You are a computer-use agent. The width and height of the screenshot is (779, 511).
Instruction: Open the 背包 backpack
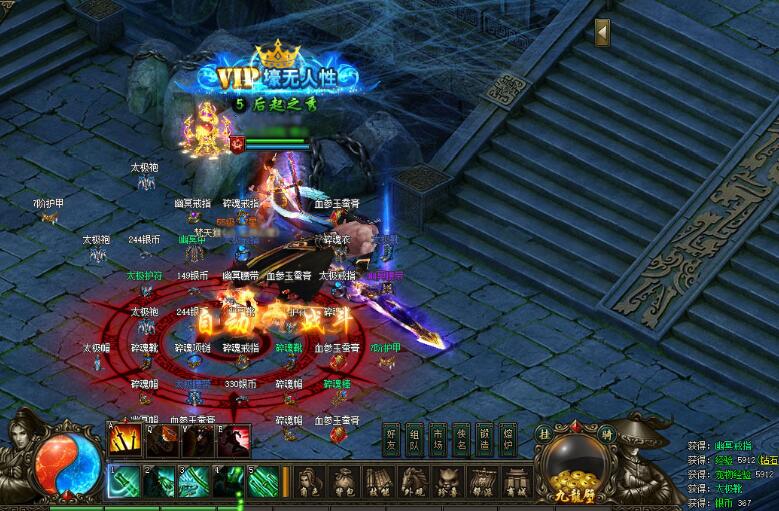tap(345, 480)
